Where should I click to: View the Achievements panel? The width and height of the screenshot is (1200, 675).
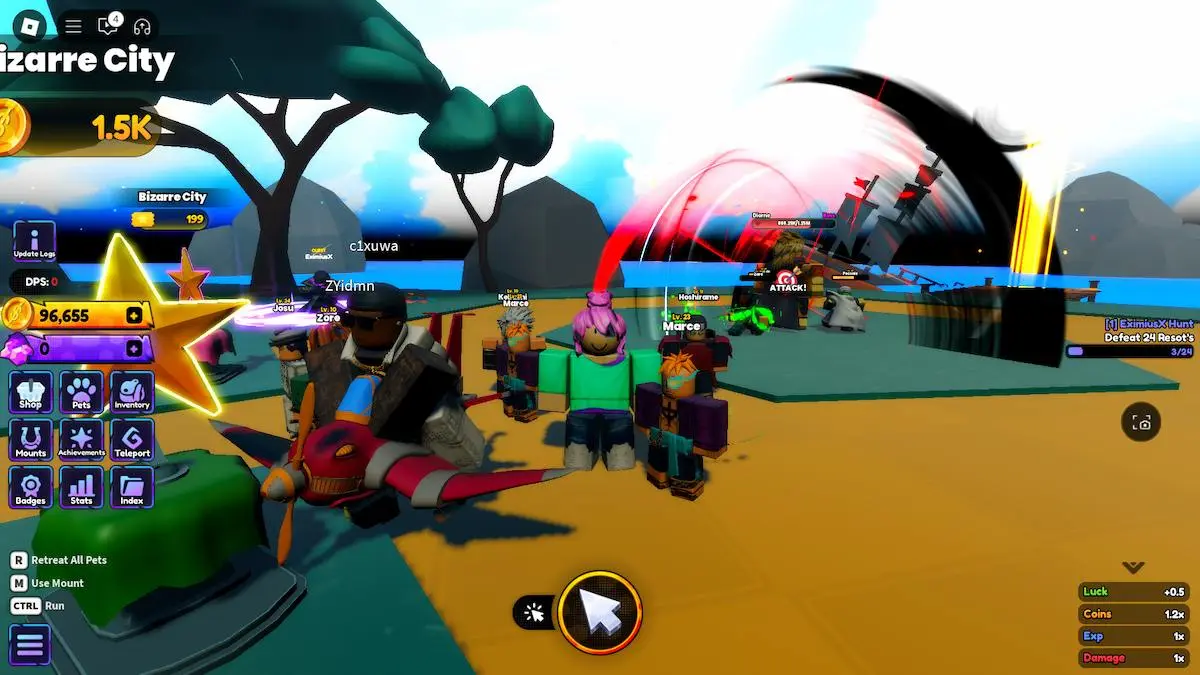81,440
